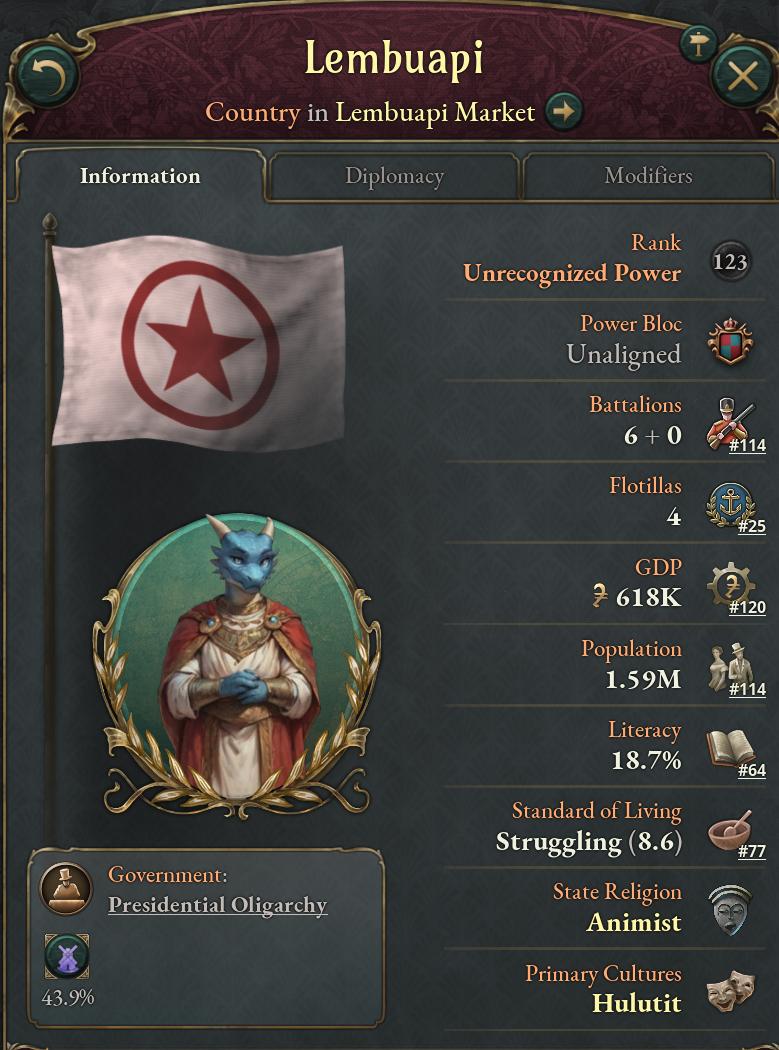The image size is (779, 1050).
Task: Go back with the return arrow button
Action: click(x=47, y=76)
